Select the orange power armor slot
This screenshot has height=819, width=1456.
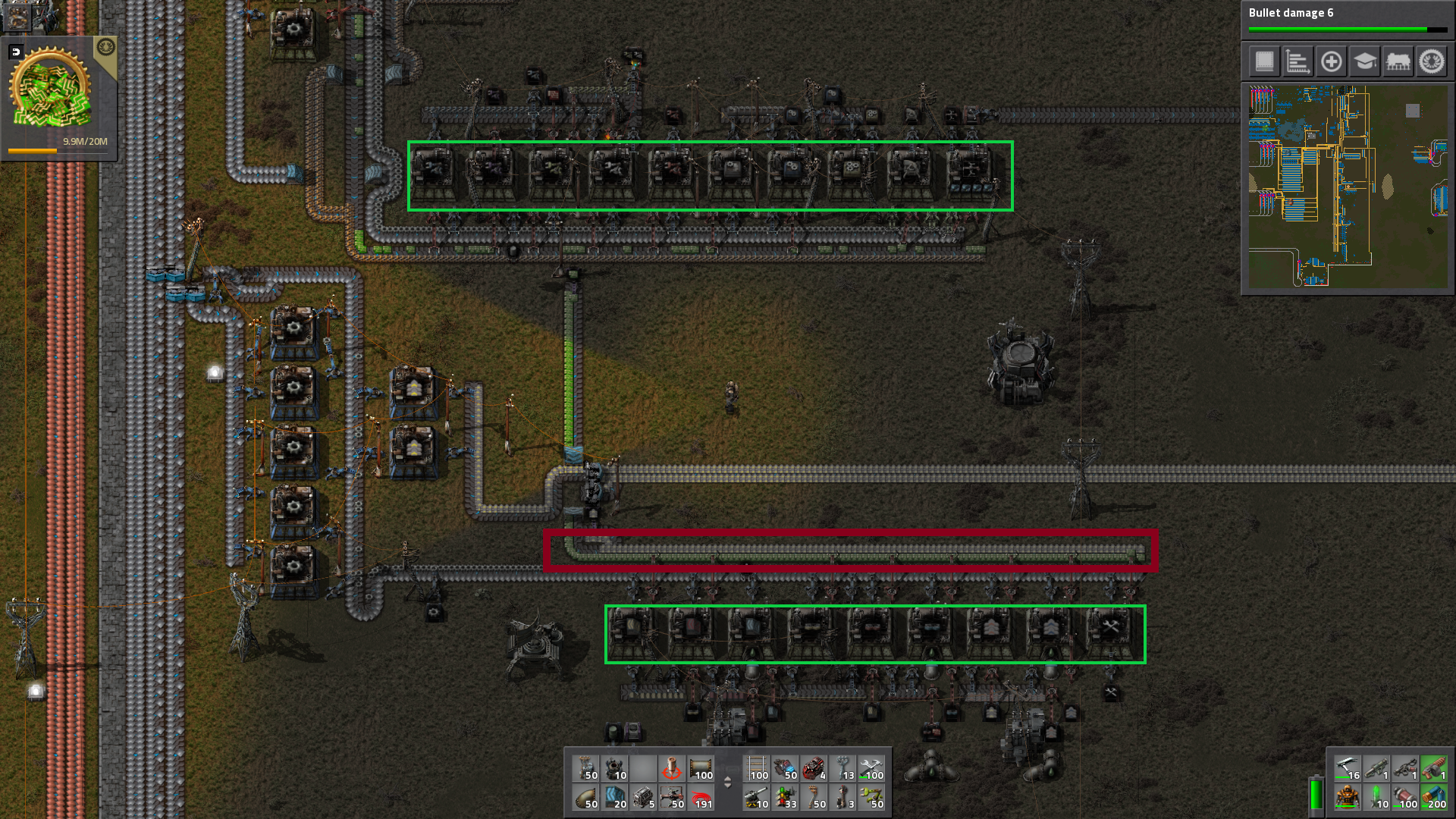click(x=1347, y=798)
